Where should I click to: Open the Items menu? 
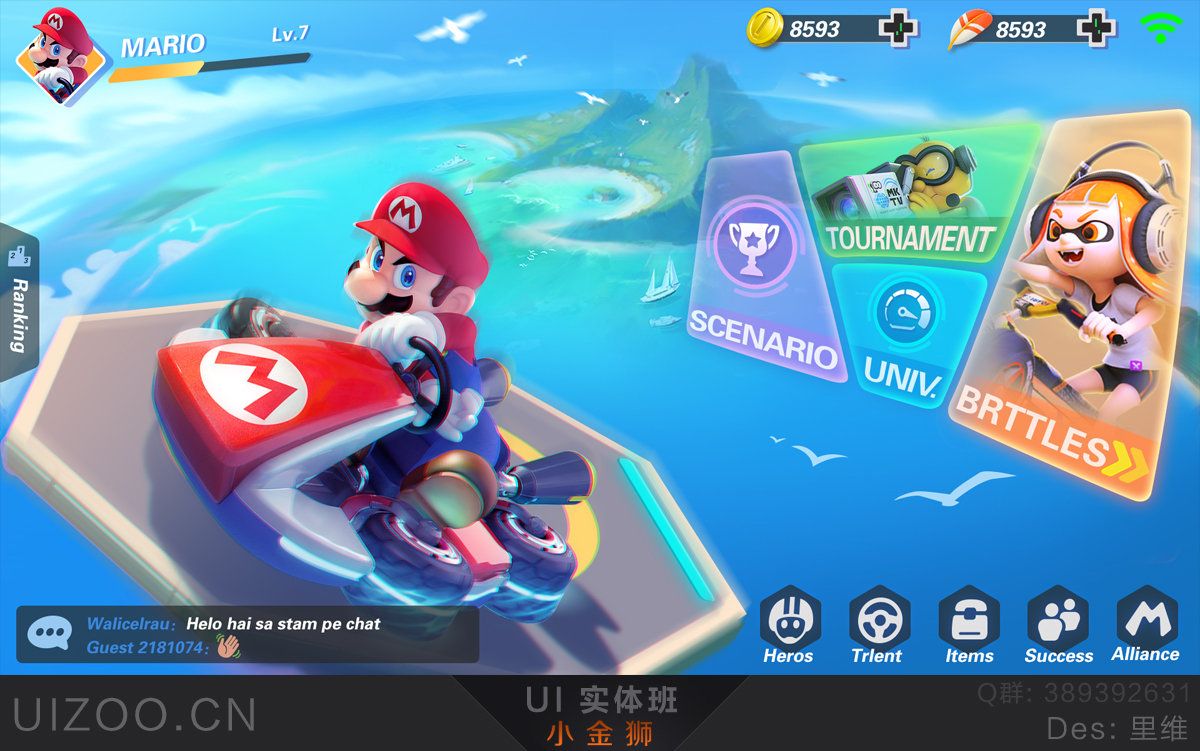968,625
